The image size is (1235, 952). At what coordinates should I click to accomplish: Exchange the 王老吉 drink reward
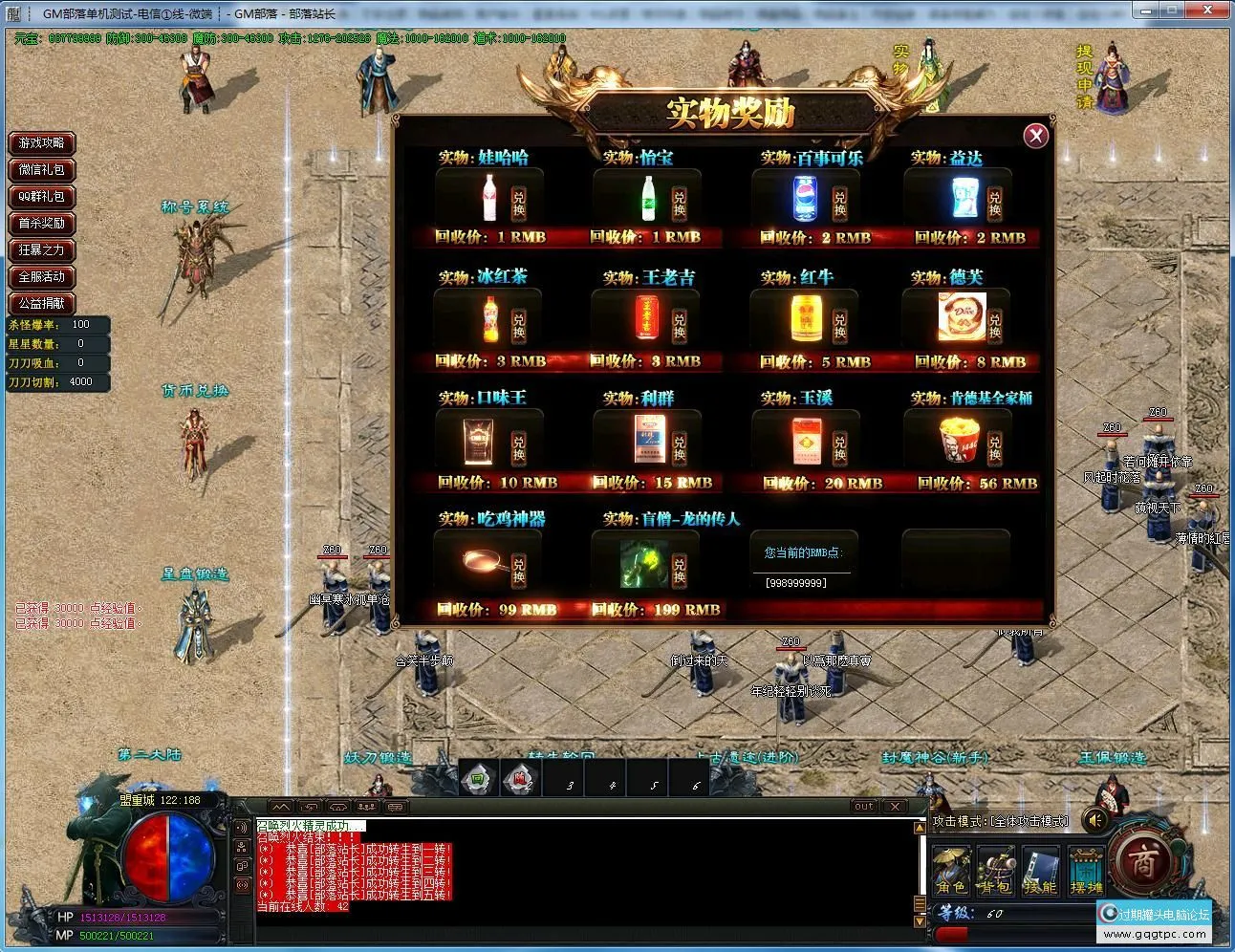(679, 324)
